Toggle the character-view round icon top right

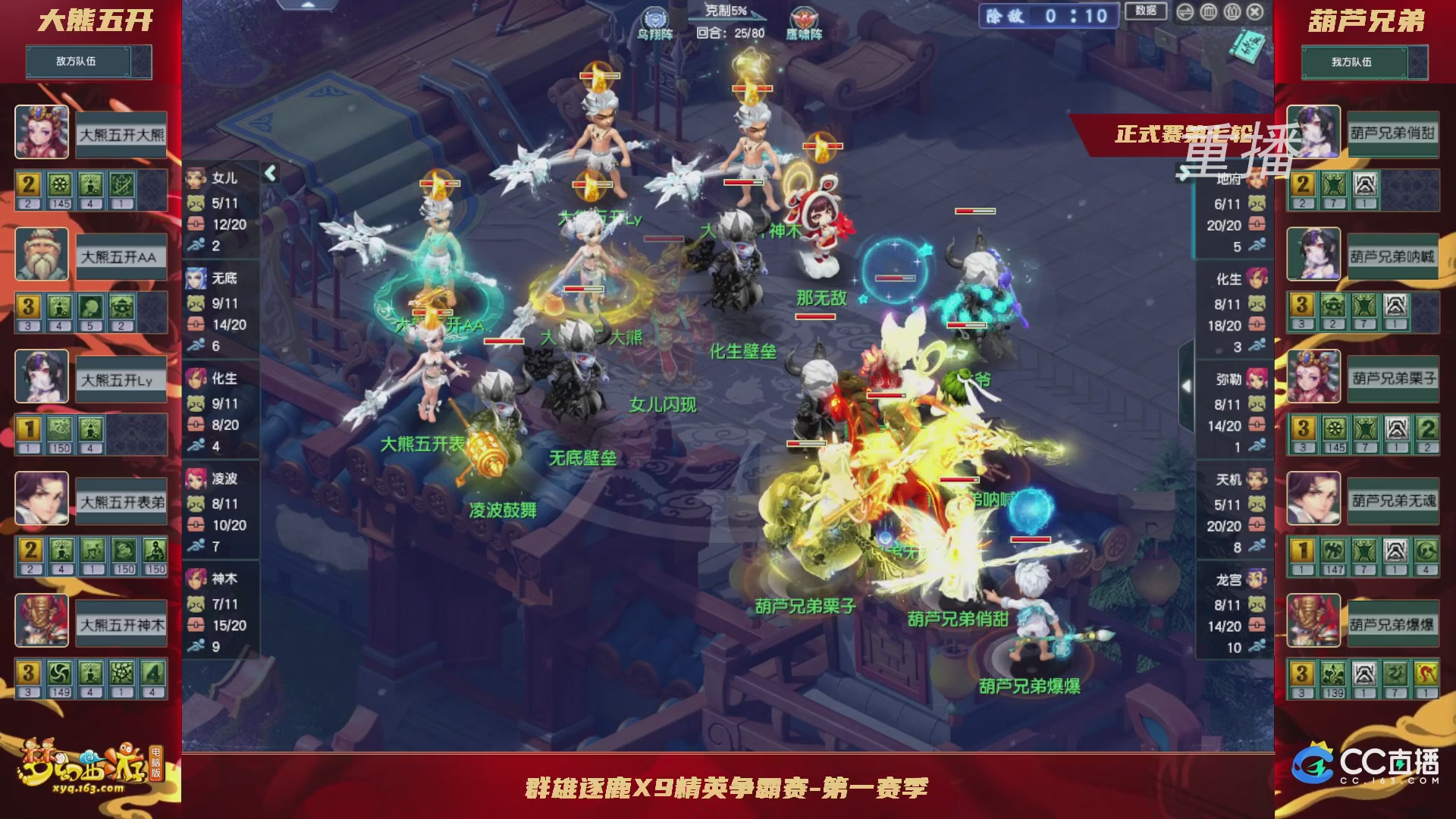[1232, 12]
